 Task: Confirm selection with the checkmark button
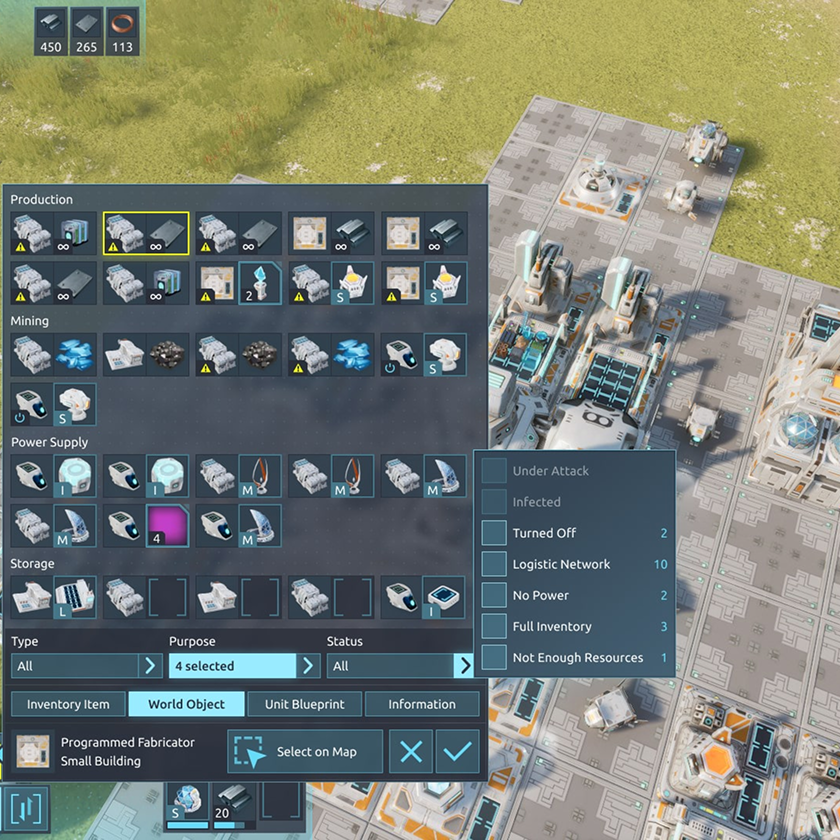(x=457, y=752)
